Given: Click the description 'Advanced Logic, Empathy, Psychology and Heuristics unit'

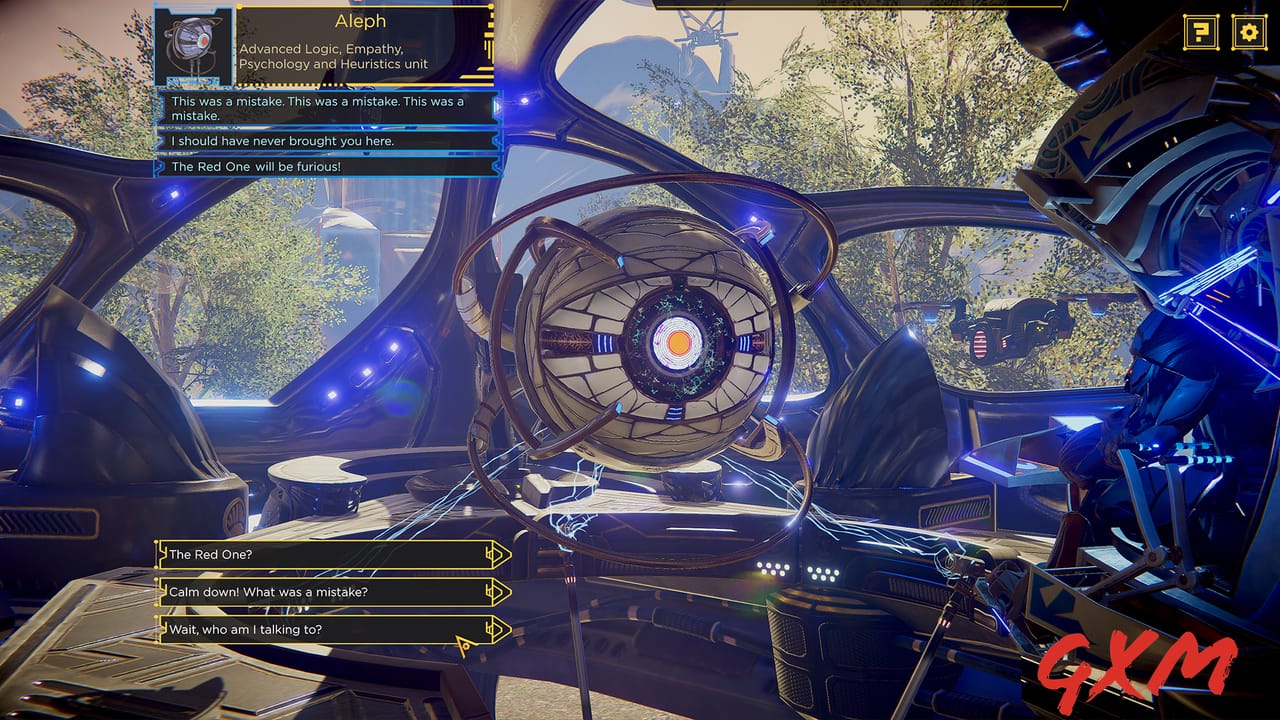Looking at the screenshot, I should click(333, 55).
